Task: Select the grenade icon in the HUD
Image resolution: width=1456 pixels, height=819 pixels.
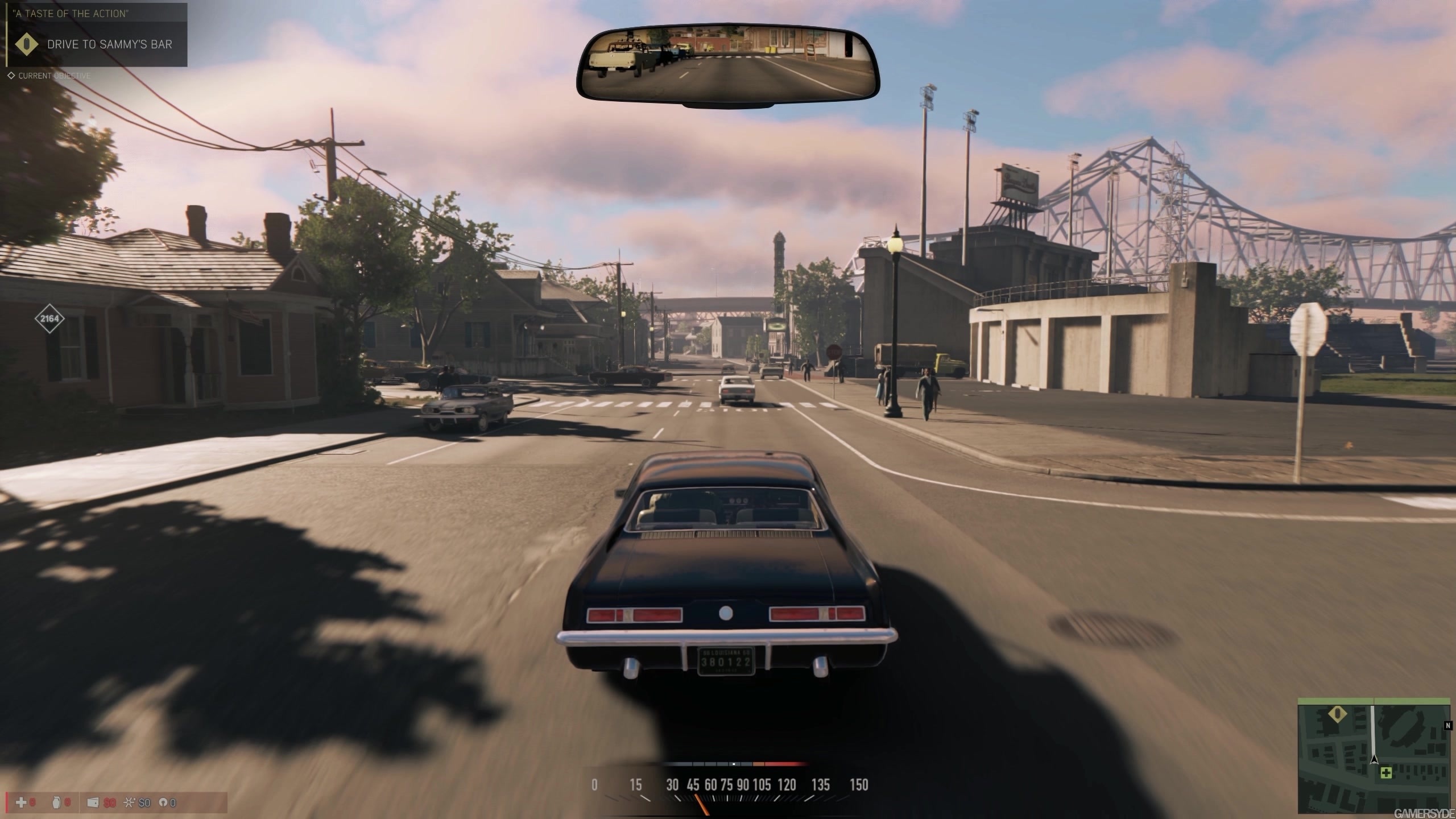Action: pos(56,803)
